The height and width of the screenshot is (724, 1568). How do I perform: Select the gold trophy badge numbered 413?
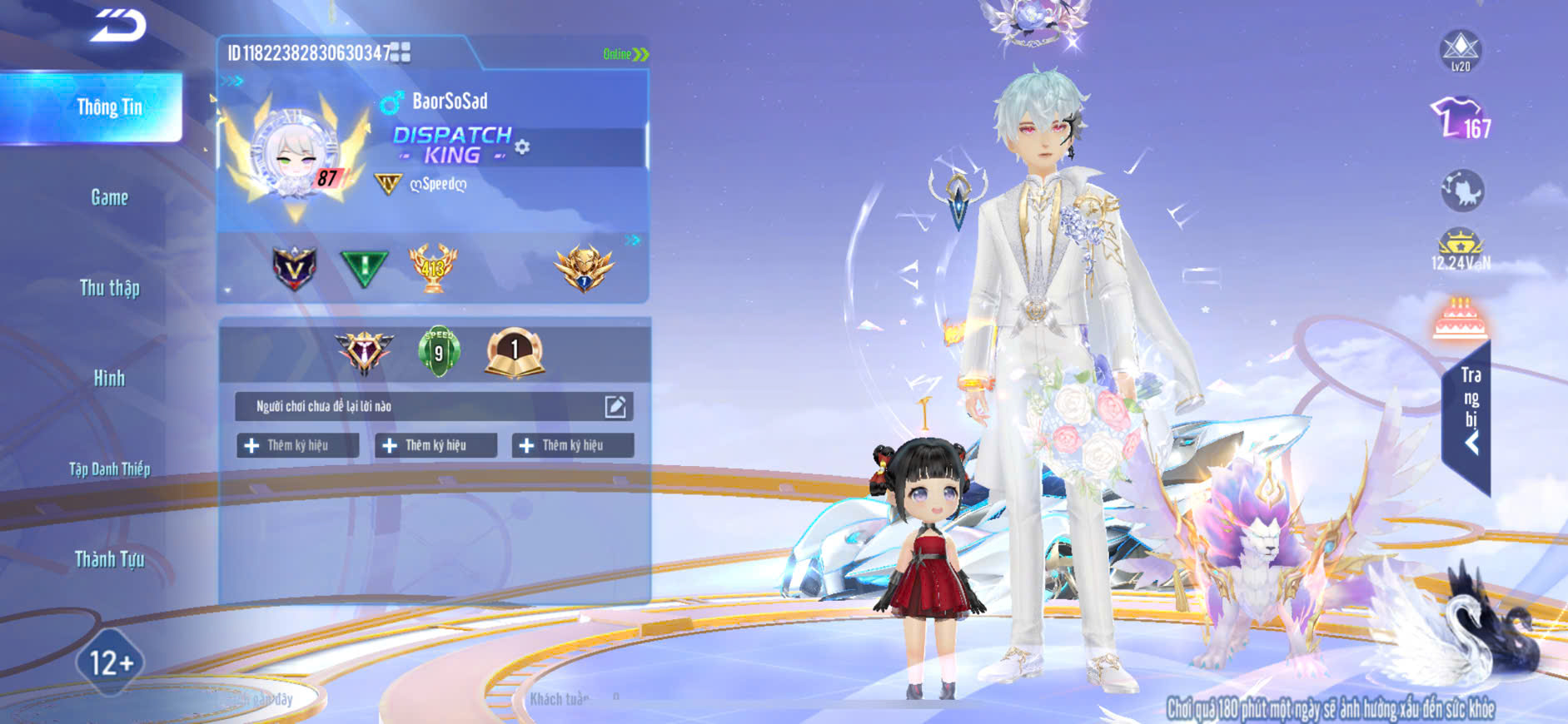[x=432, y=267]
